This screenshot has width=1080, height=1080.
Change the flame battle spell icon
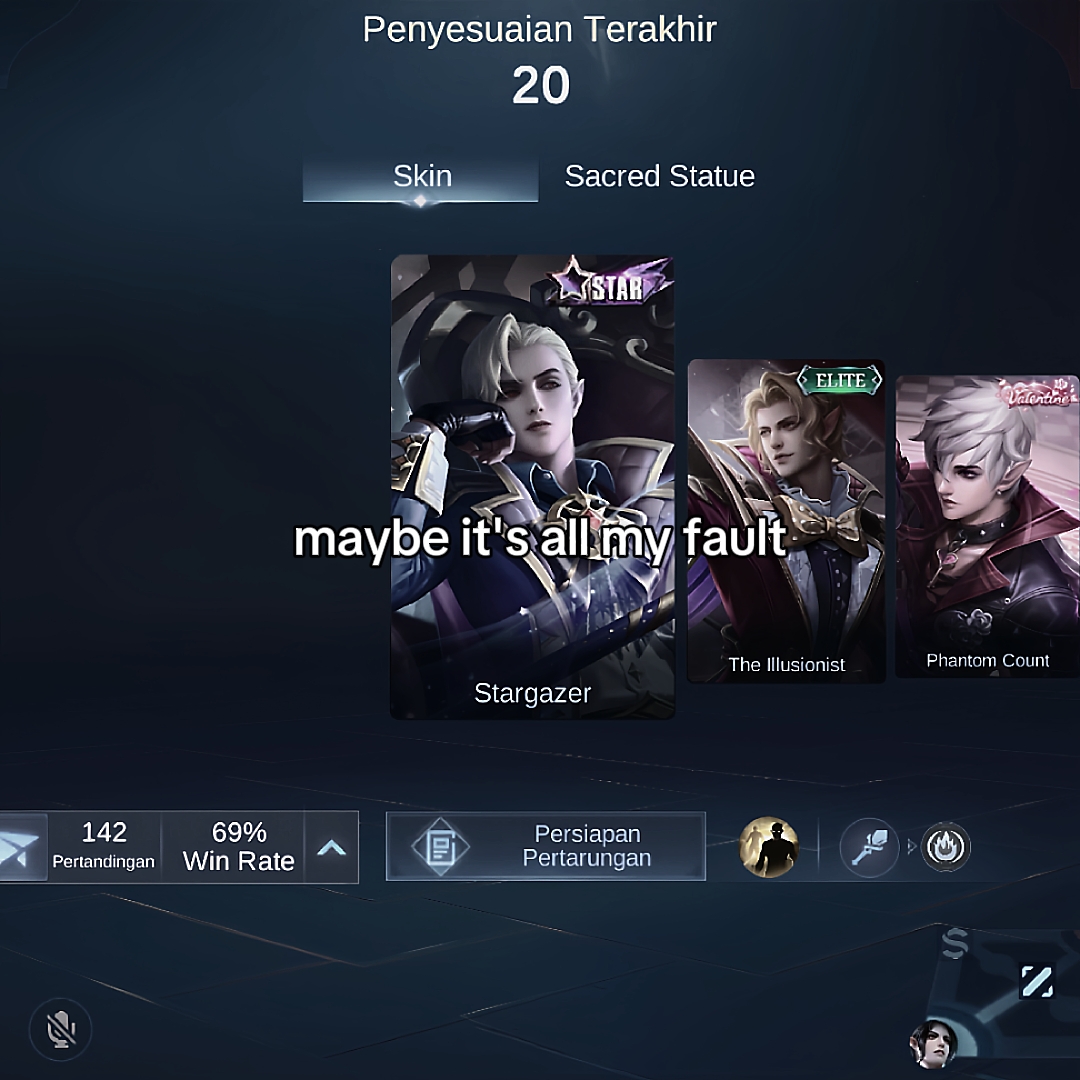(944, 848)
